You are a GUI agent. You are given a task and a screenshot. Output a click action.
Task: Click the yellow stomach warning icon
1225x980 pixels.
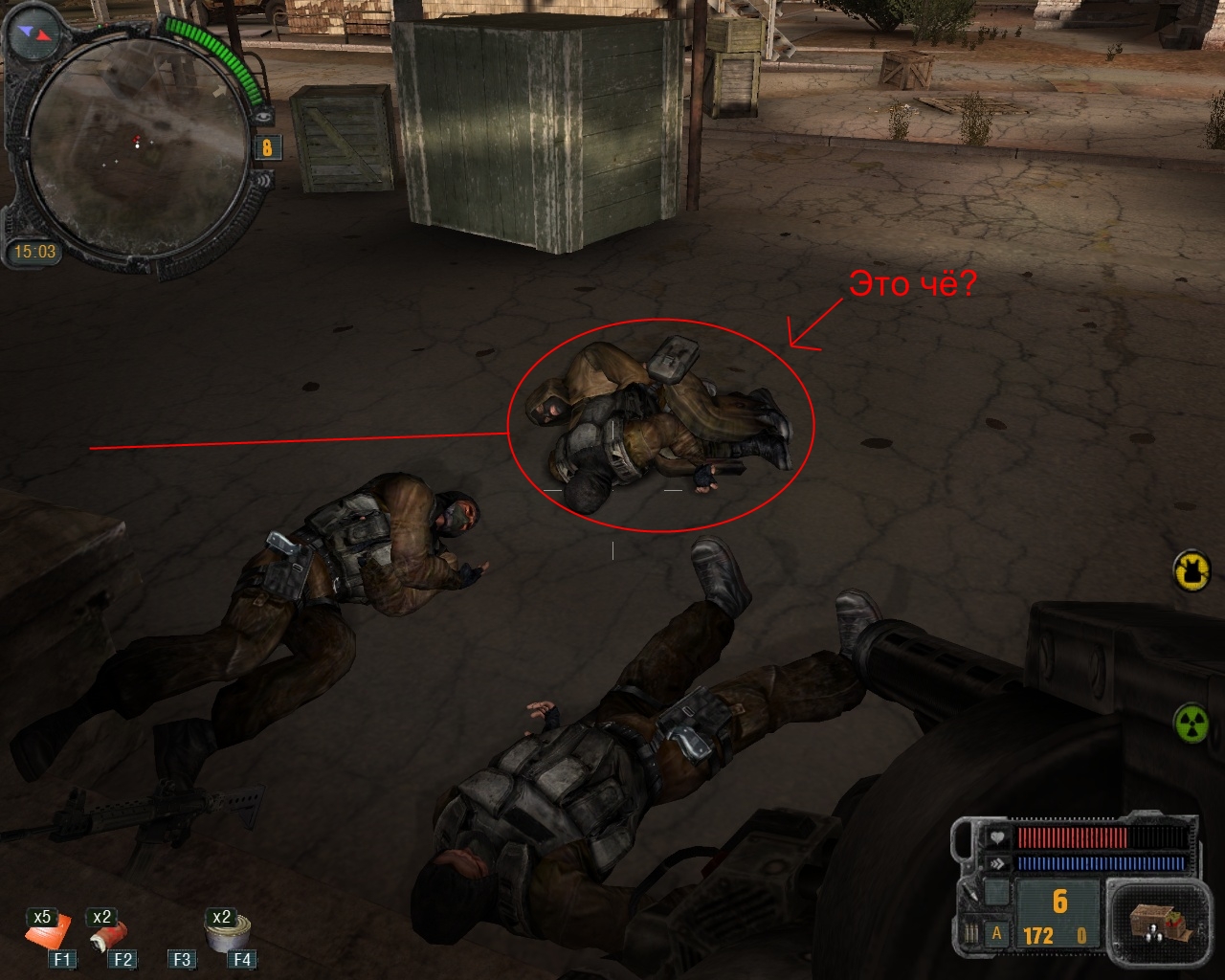coord(1192,570)
